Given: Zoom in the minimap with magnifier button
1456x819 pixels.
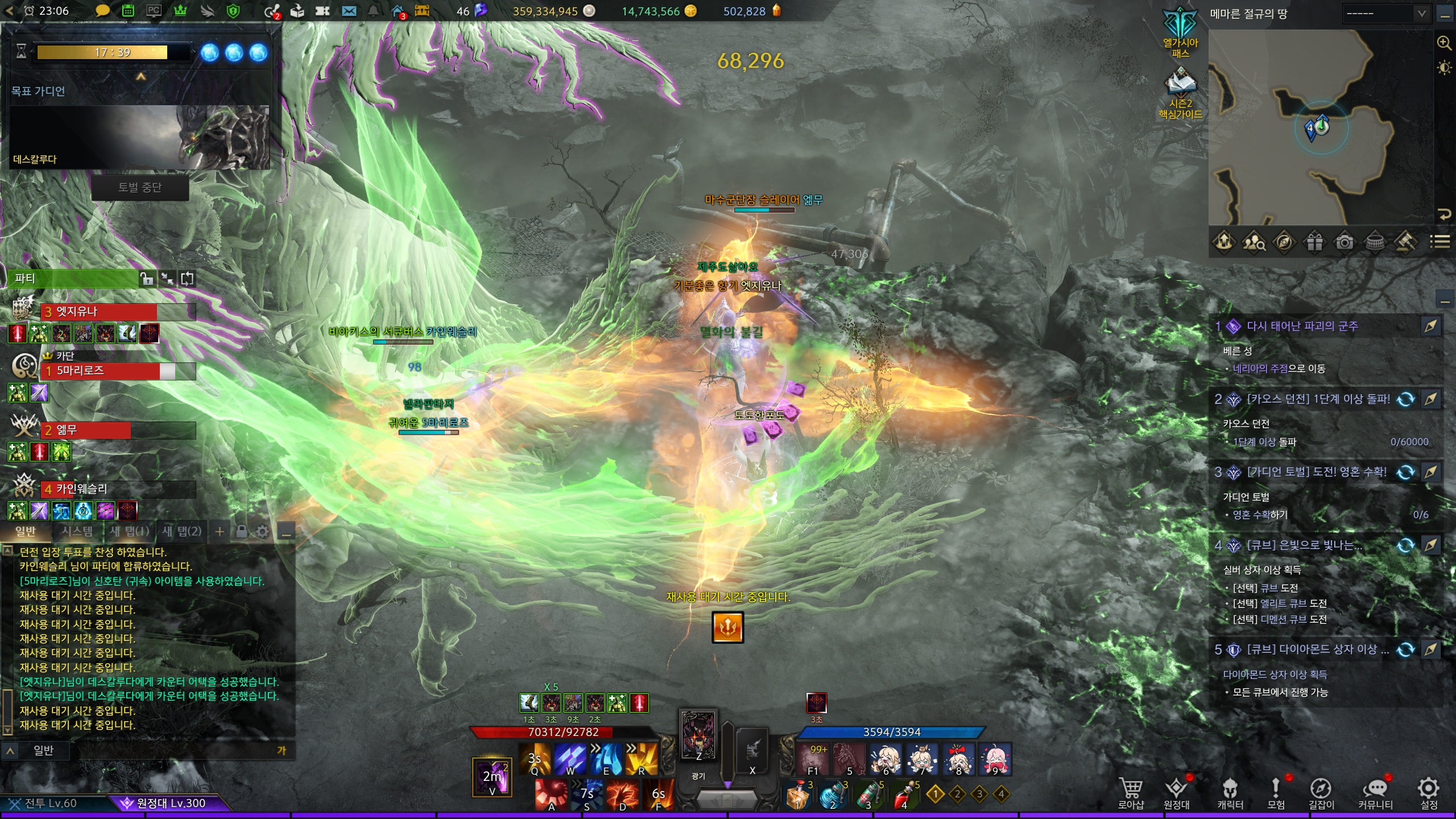Looking at the screenshot, I should (x=1444, y=43).
